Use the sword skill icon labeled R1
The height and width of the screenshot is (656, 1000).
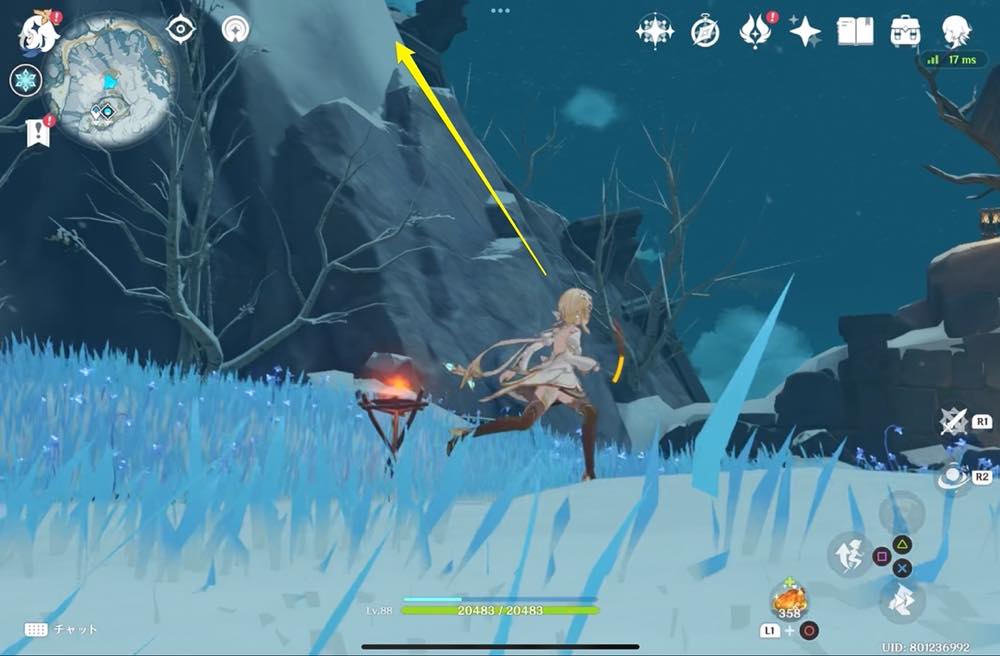click(954, 422)
